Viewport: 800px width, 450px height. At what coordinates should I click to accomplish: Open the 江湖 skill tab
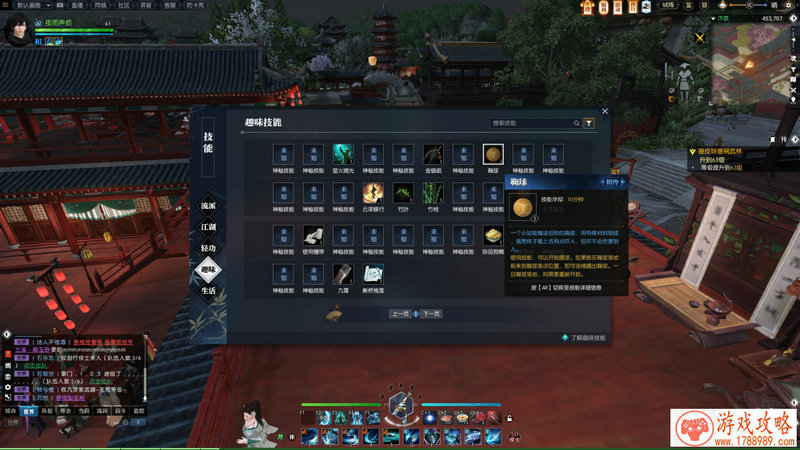pyautogui.click(x=208, y=226)
